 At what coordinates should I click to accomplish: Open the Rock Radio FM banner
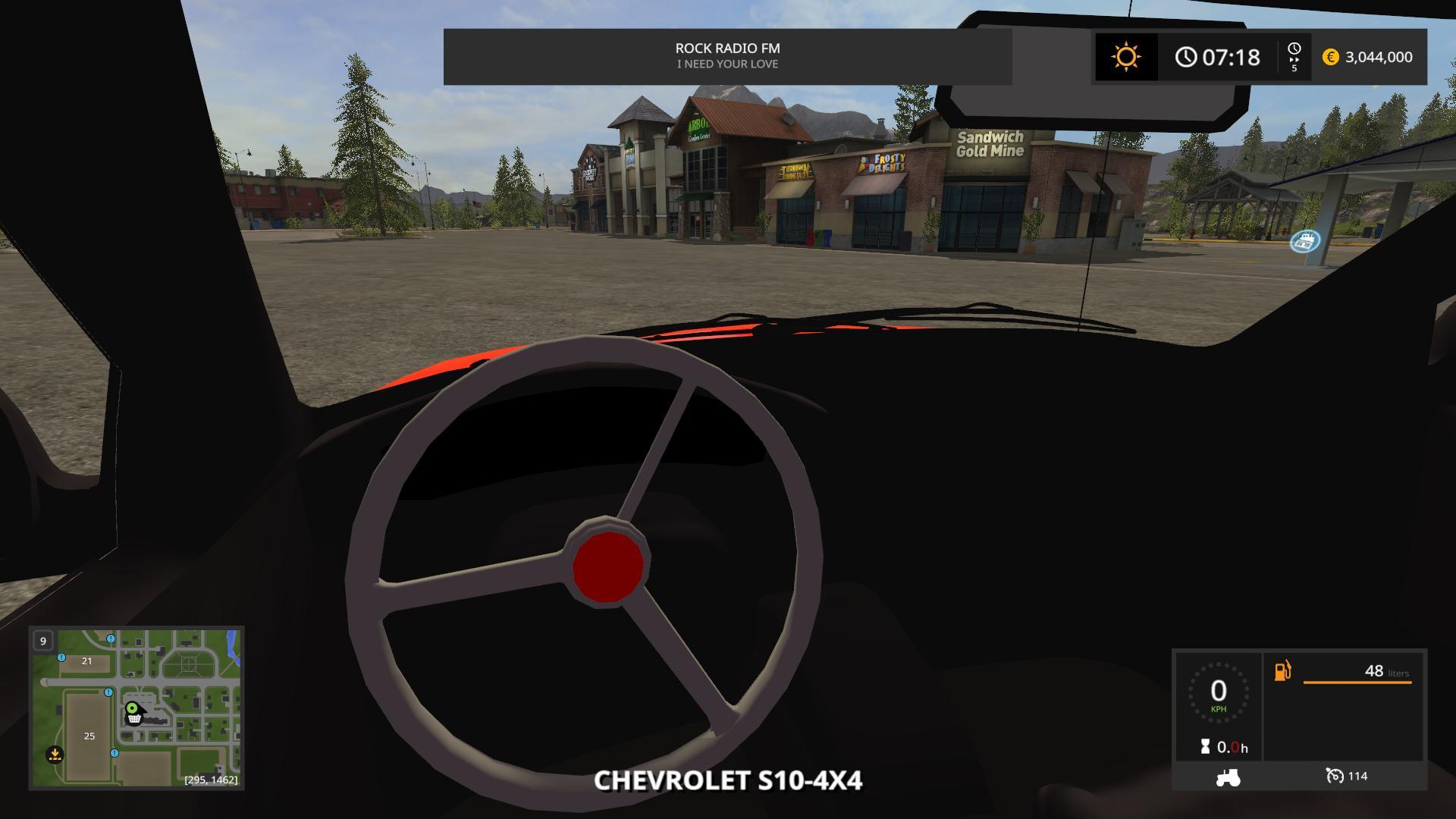click(727, 56)
